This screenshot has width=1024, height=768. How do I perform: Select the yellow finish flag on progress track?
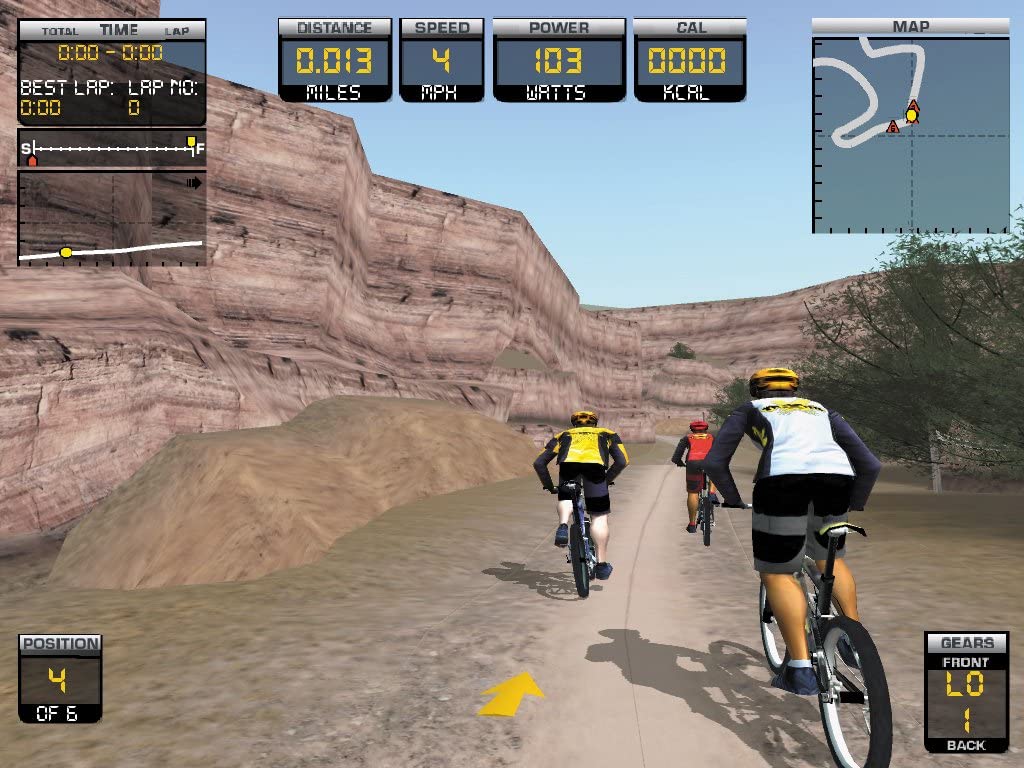tap(191, 142)
